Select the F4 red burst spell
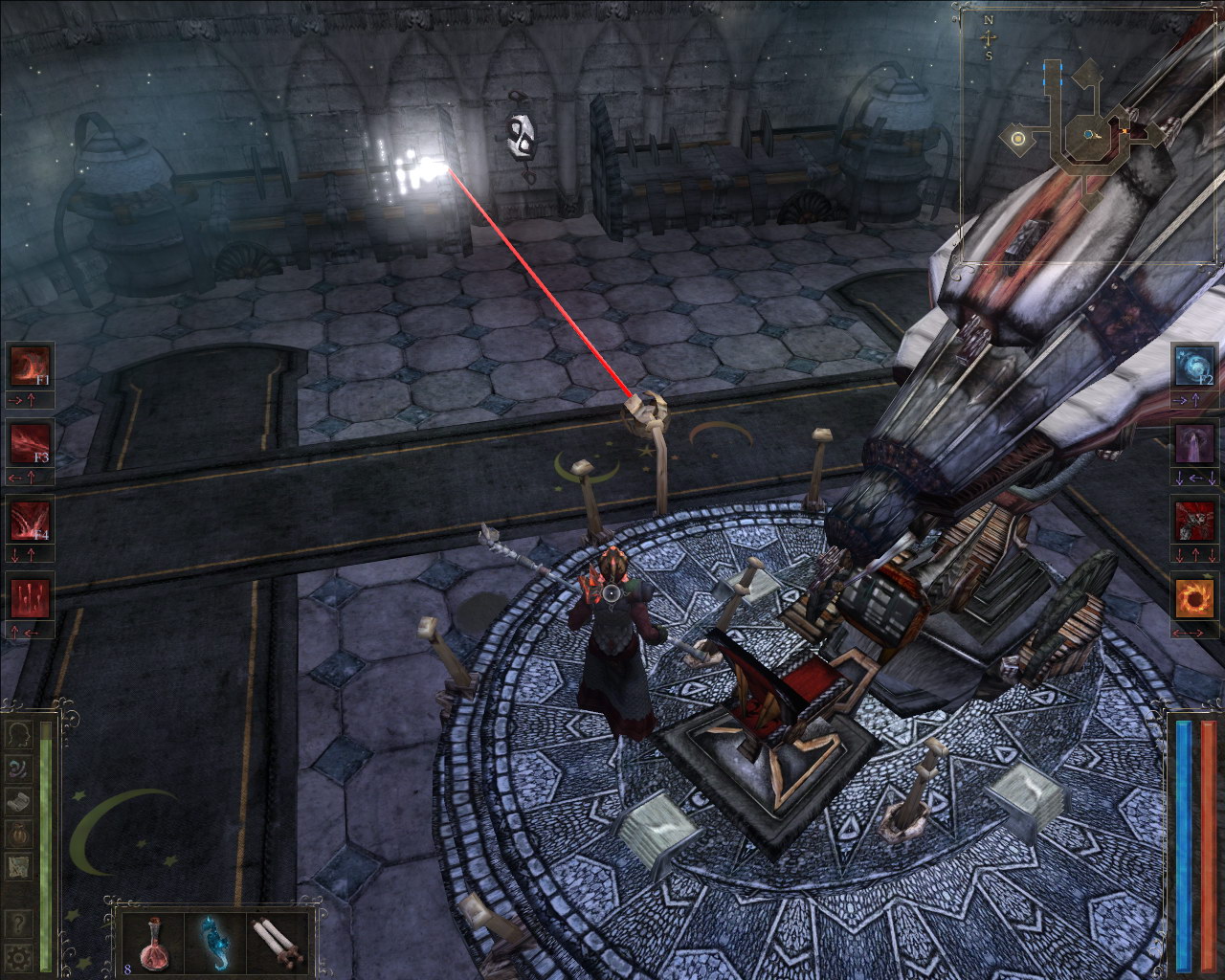Image resolution: width=1225 pixels, height=980 pixels. point(30,521)
